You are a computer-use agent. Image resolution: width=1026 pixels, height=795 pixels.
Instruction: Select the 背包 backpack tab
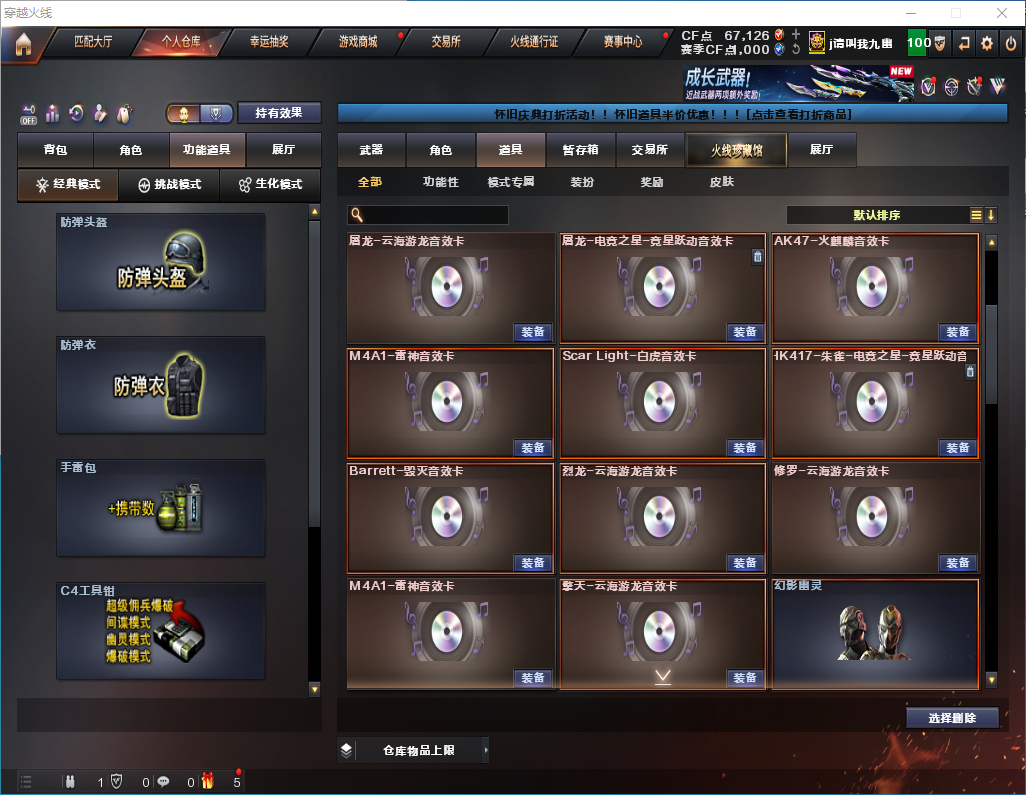click(x=55, y=150)
